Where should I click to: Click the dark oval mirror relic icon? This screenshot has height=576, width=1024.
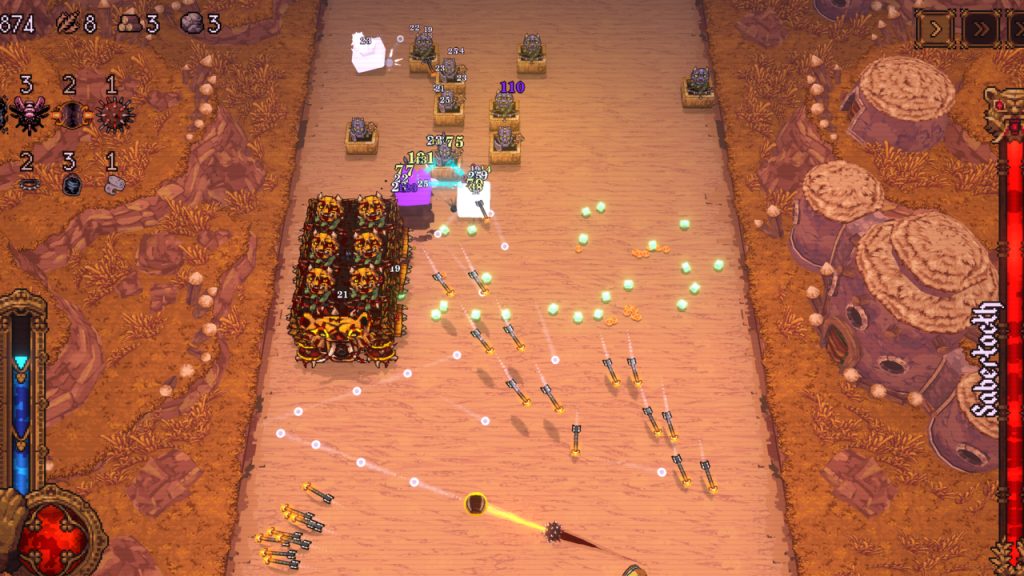click(x=71, y=114)
